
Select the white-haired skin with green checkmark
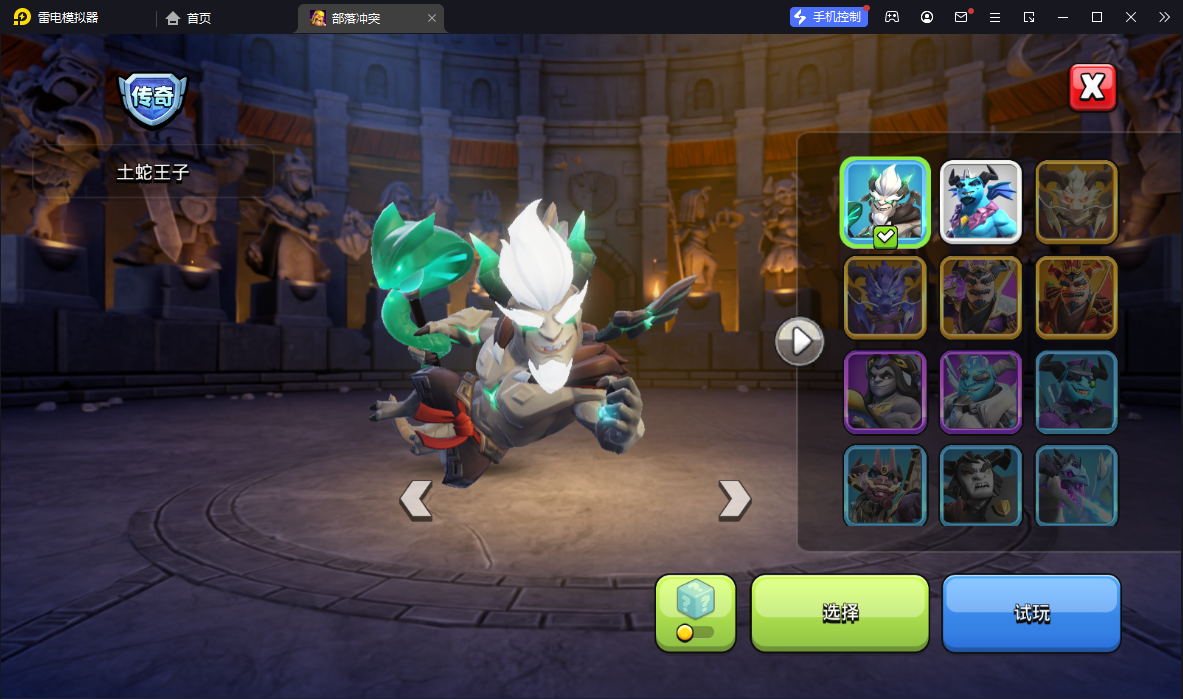click(885, 202)
